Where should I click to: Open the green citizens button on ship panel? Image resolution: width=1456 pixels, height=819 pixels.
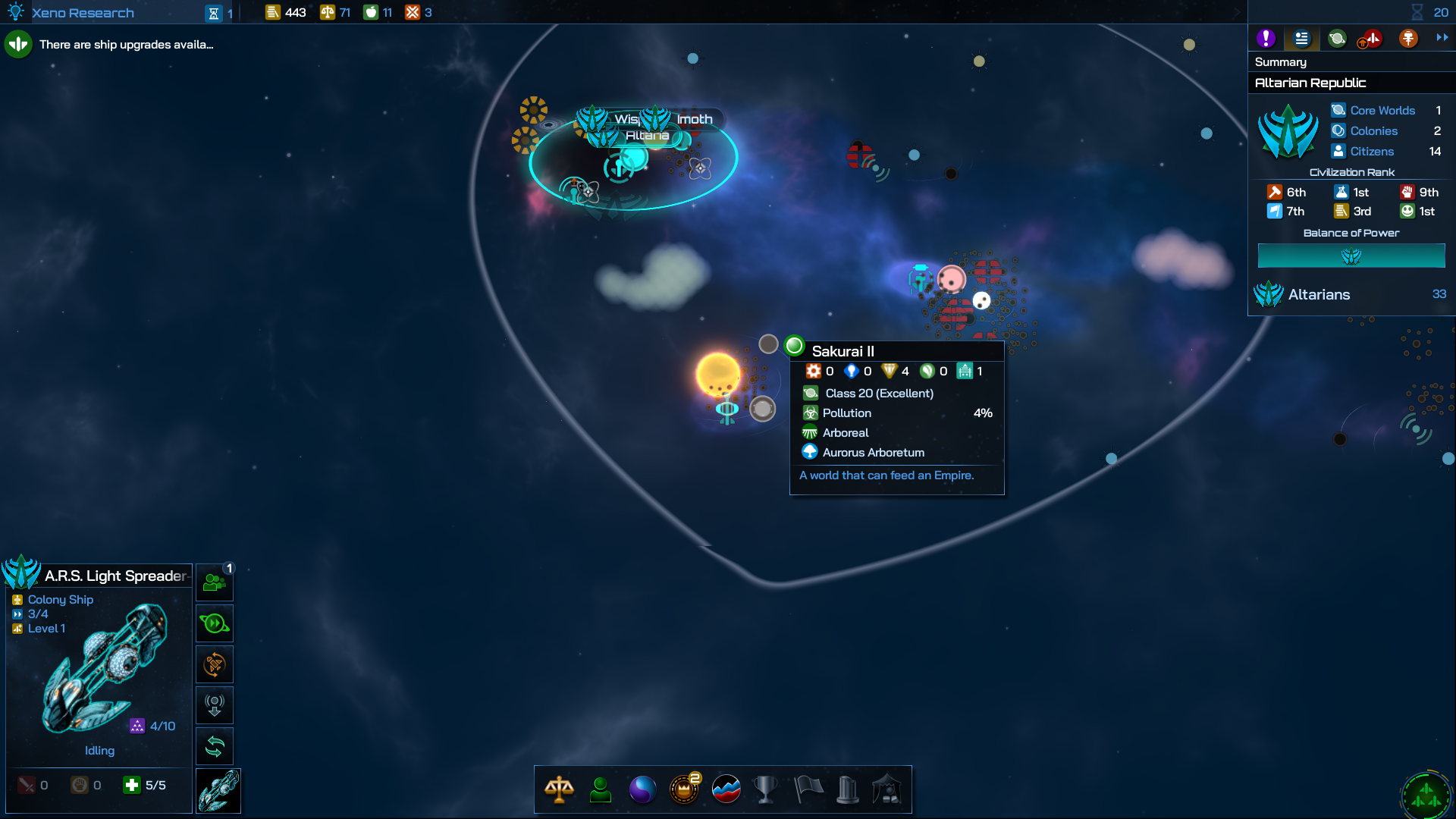(x=215, y=582)
